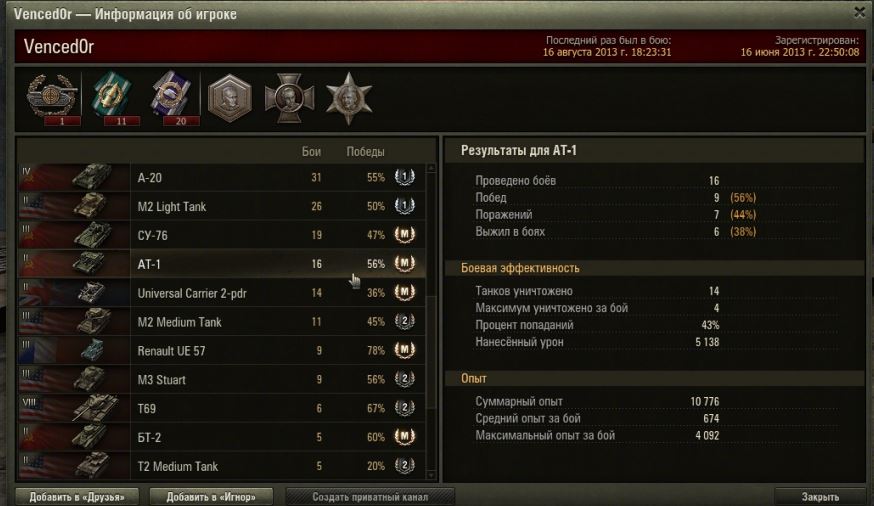Close the player info window with X
The width and height of the screenshot is (874, 506).
pos(859,11)
